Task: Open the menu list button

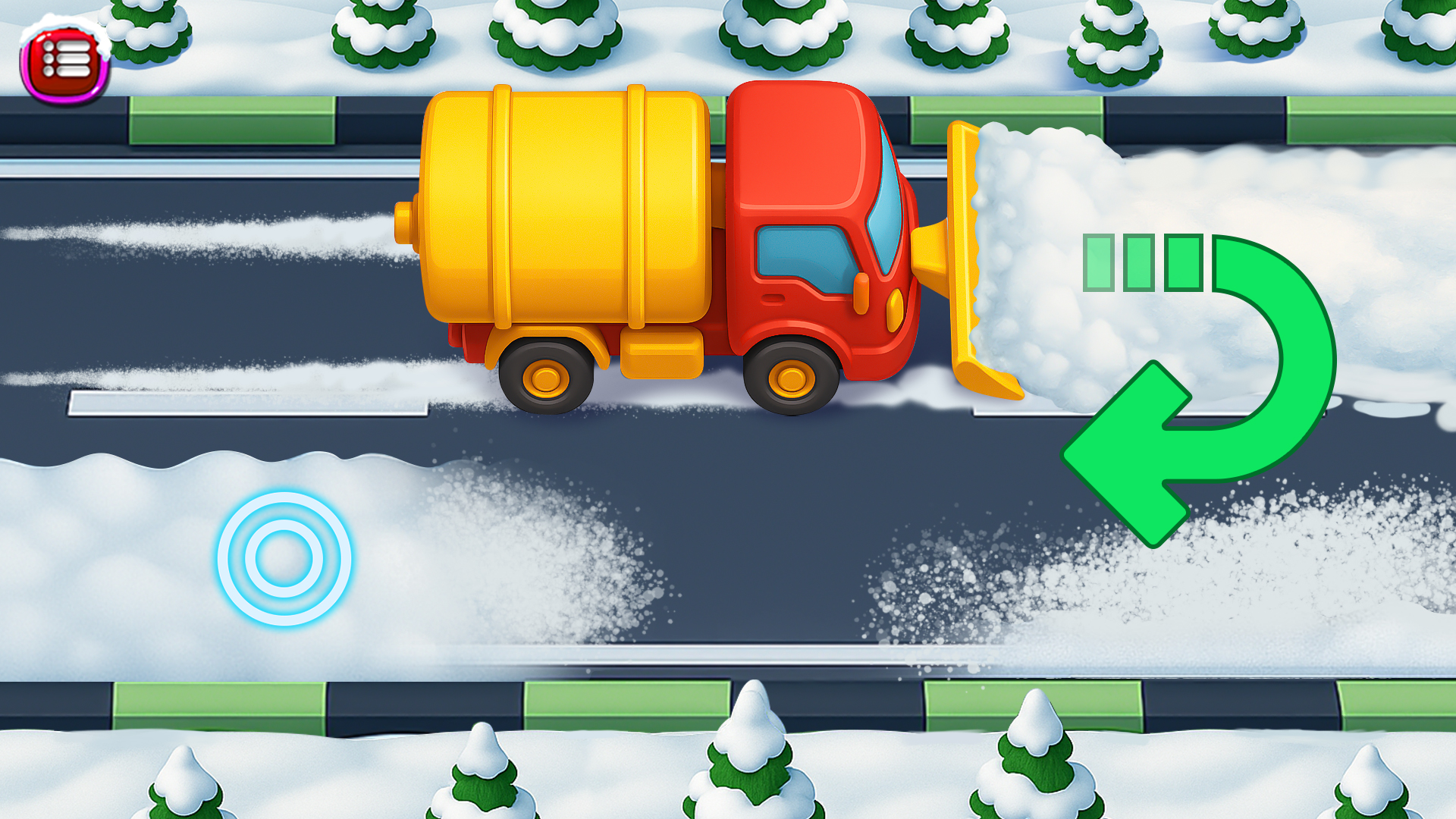Action: coord(64,57)
